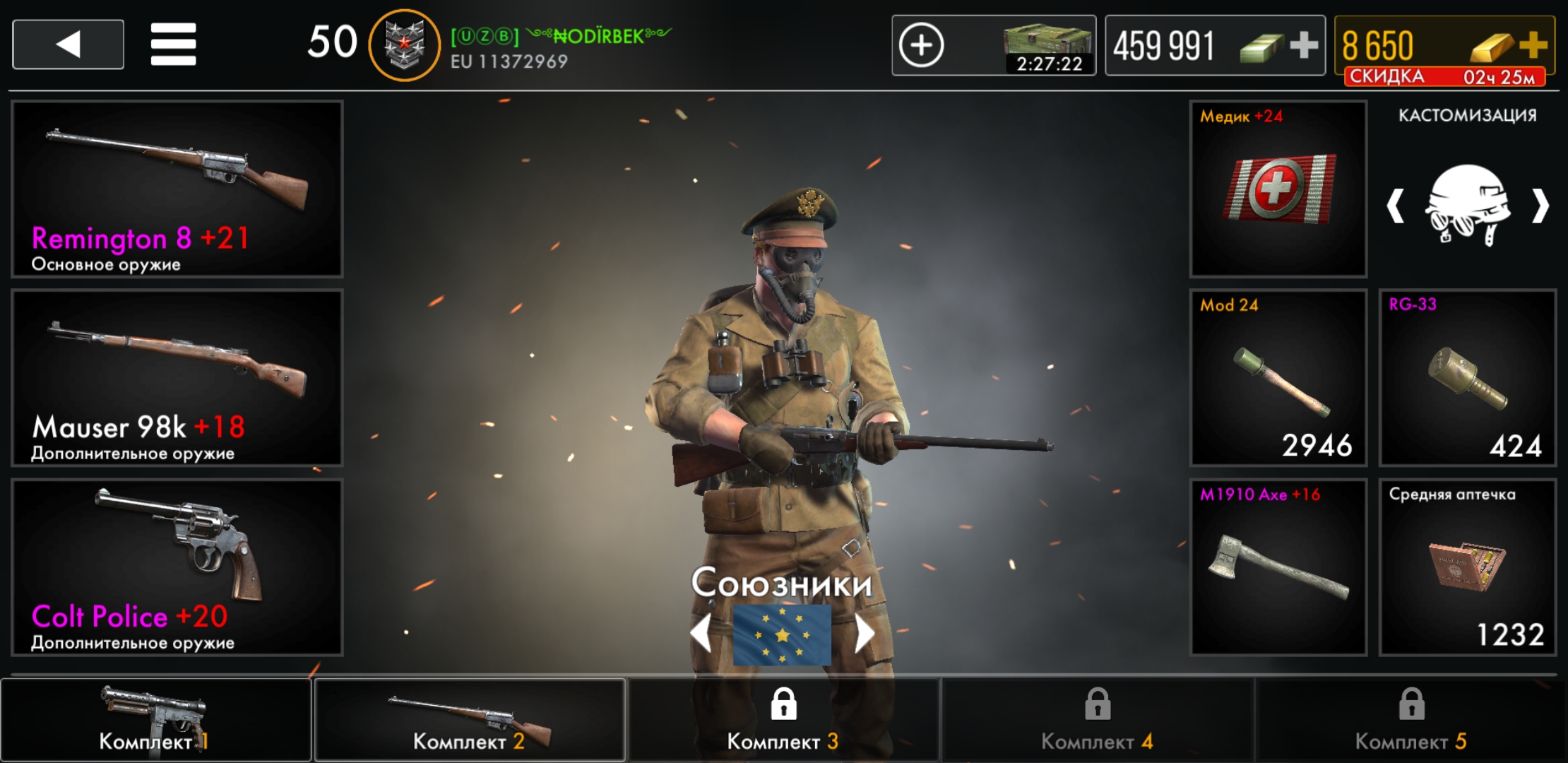Select the Colt Police secondary weapon

tap(175, 565)
